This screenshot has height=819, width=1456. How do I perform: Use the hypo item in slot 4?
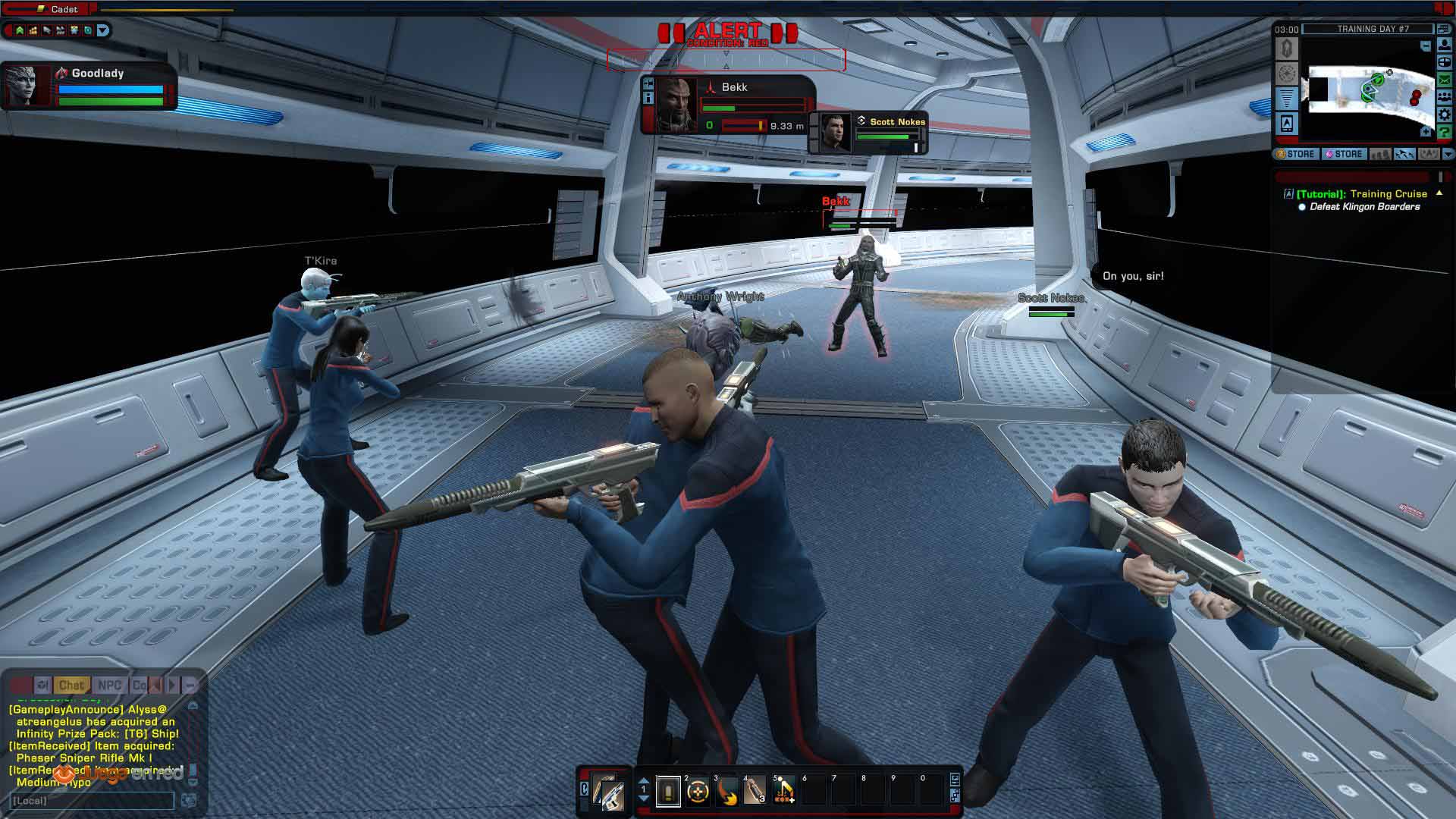coord(755,792)
